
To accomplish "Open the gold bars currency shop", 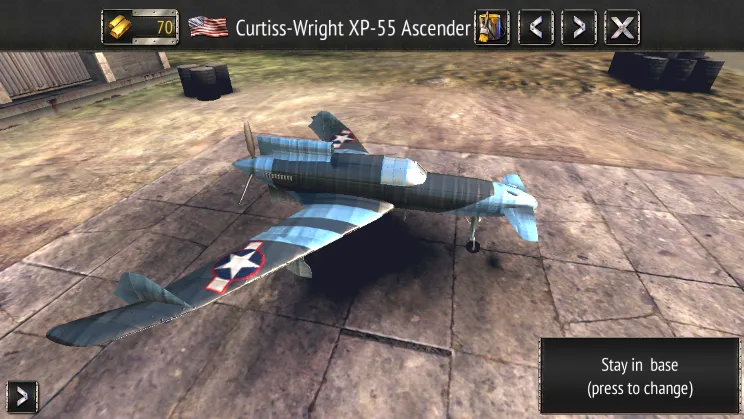I will click(140, 27).
